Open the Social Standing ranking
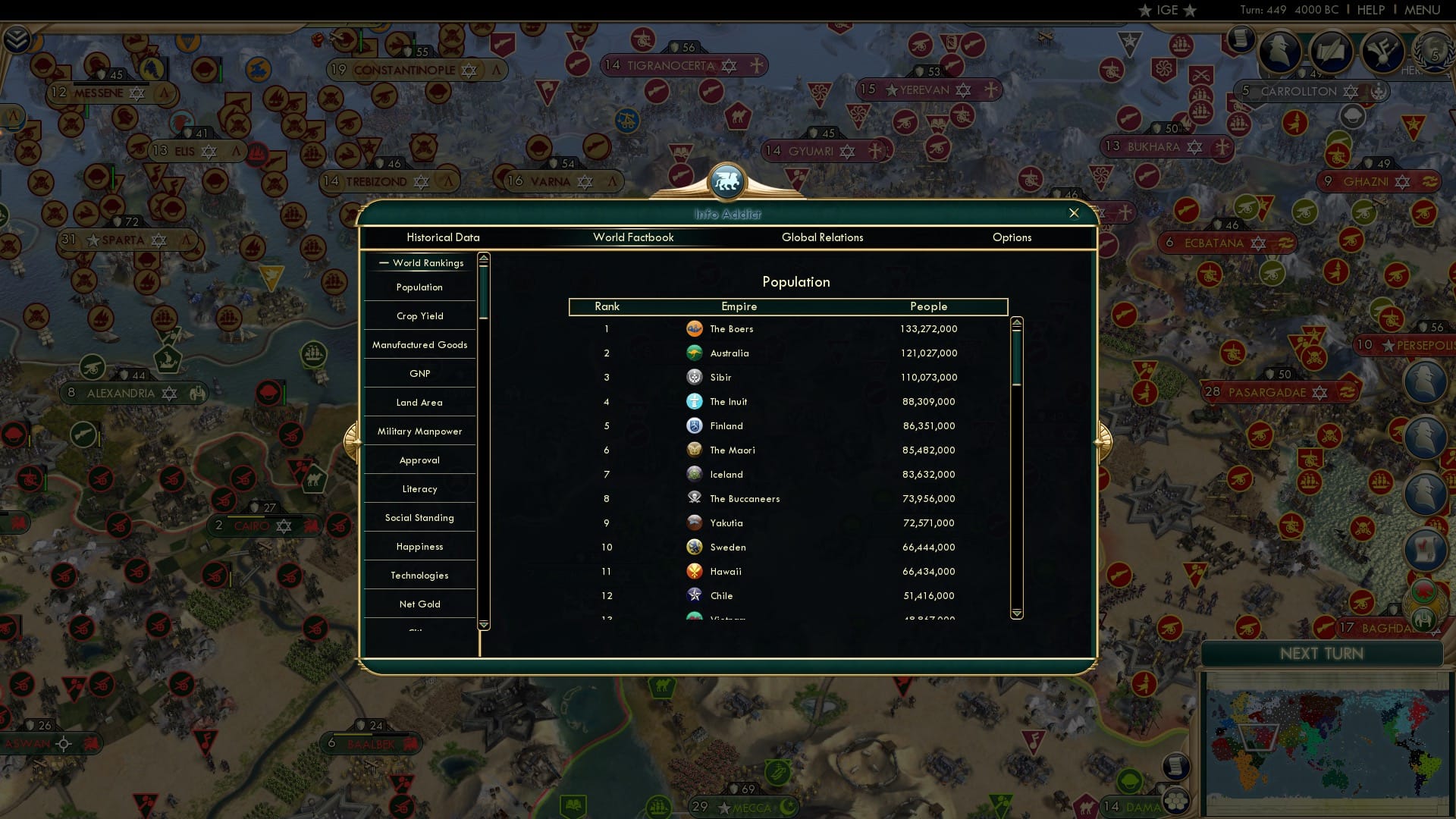This screenshot has height=819, width=1456. (419, 517)
